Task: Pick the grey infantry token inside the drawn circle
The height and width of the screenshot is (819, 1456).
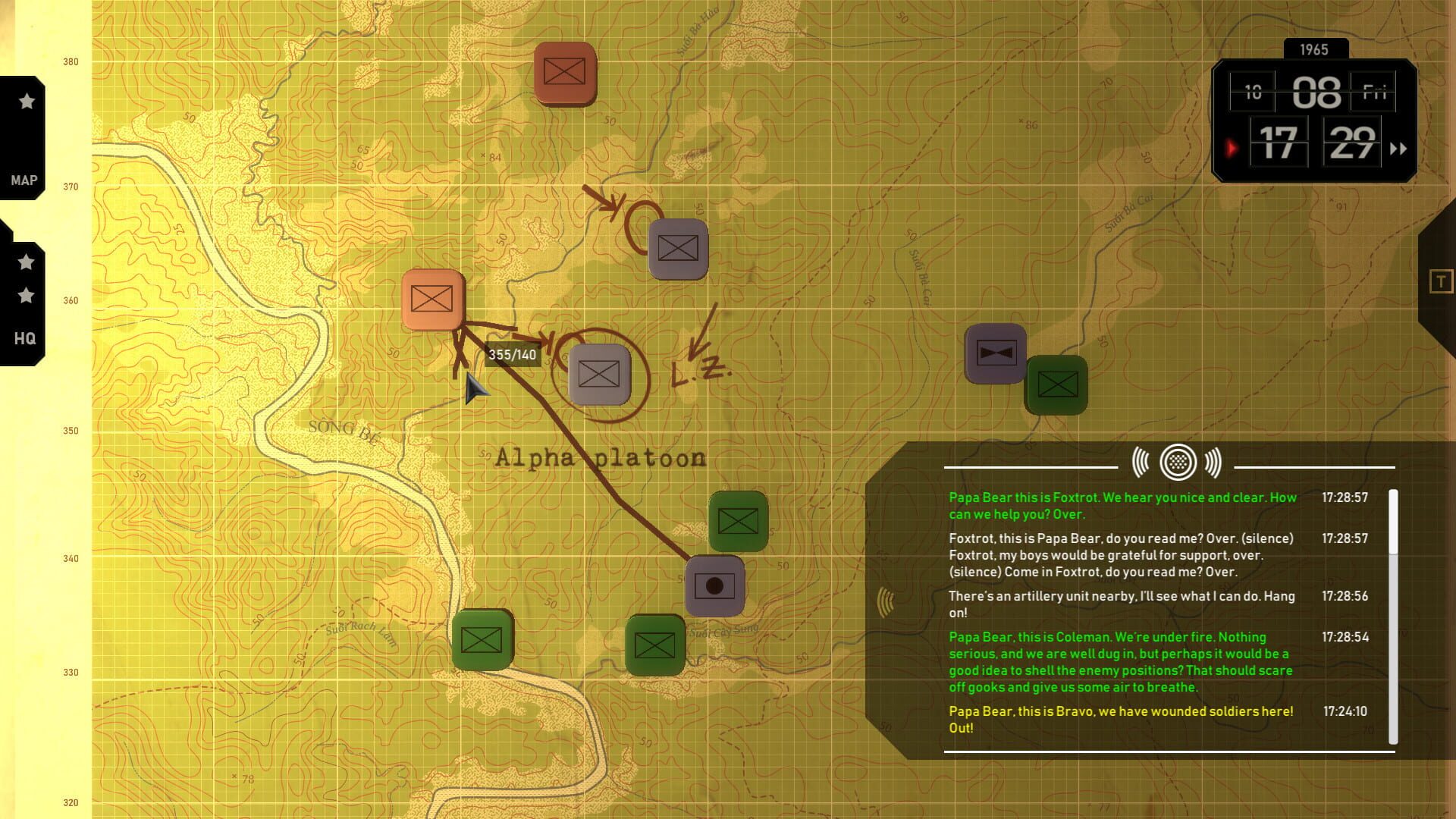Action: pyautogui.click(x=599, y=374)
